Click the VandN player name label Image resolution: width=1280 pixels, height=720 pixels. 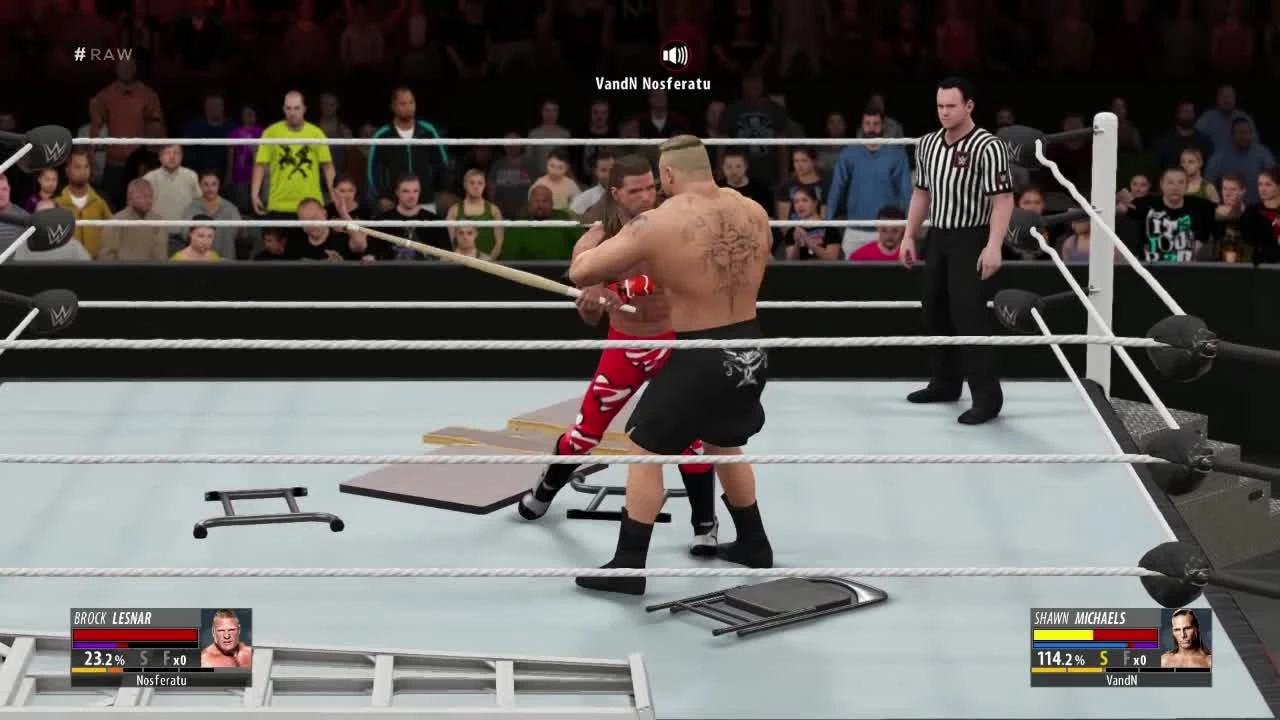pos(1121,680)
